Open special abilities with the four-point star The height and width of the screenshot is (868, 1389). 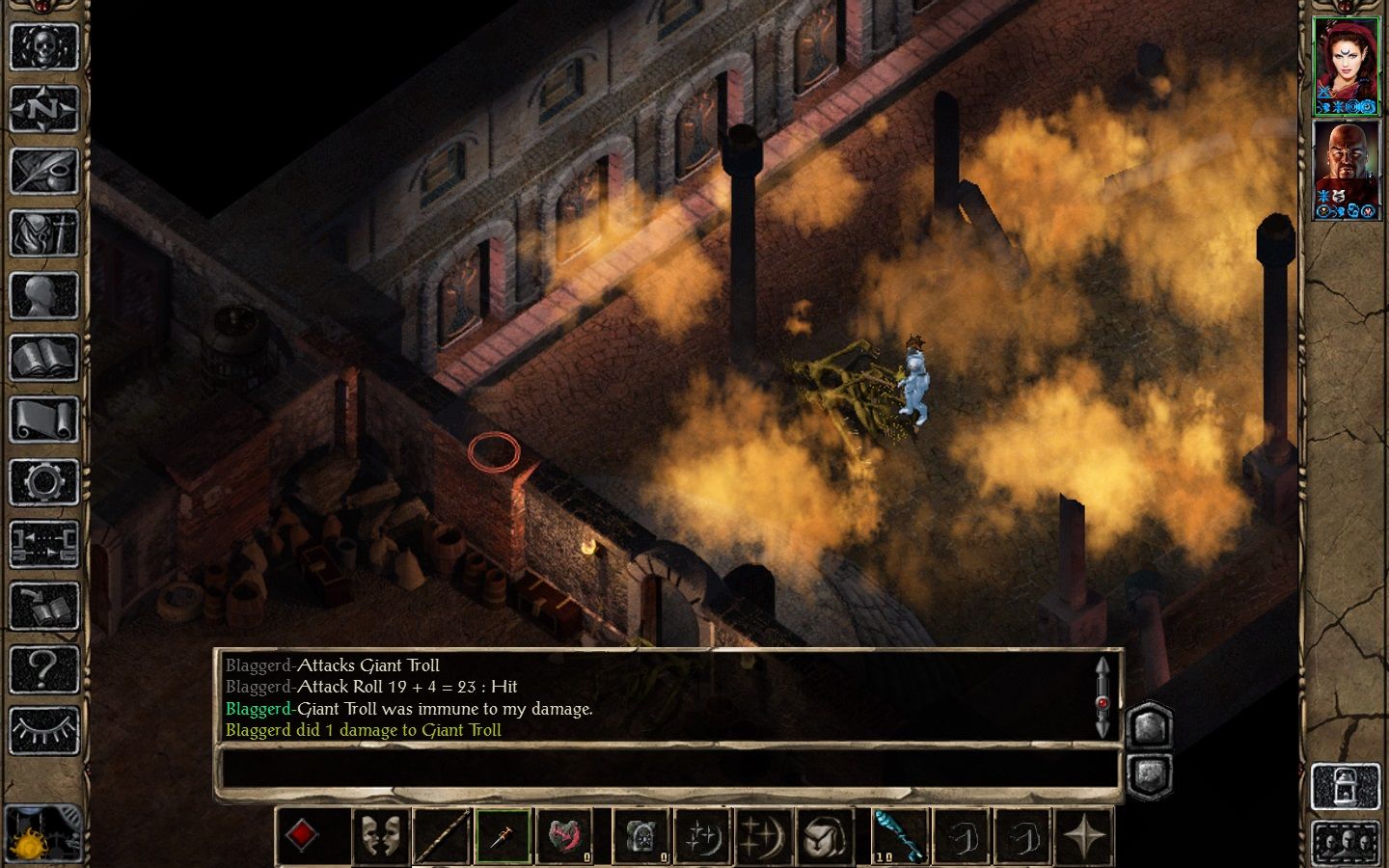pos(1084,835)
